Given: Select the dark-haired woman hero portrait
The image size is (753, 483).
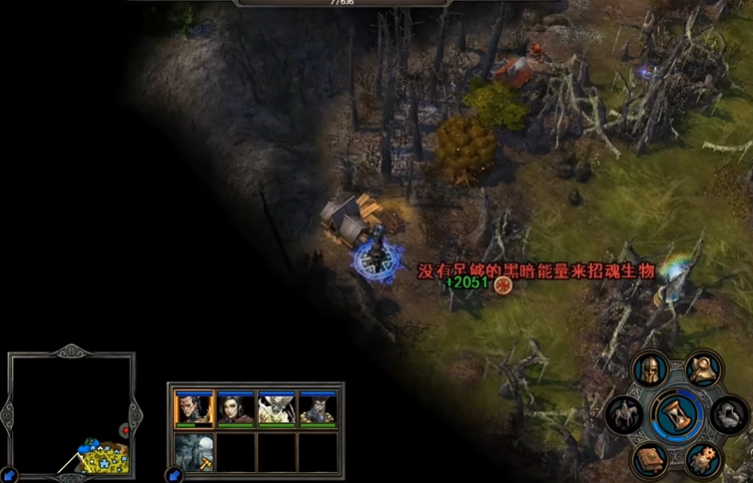Looking at the screenshot, I should [x=235, y=409].
